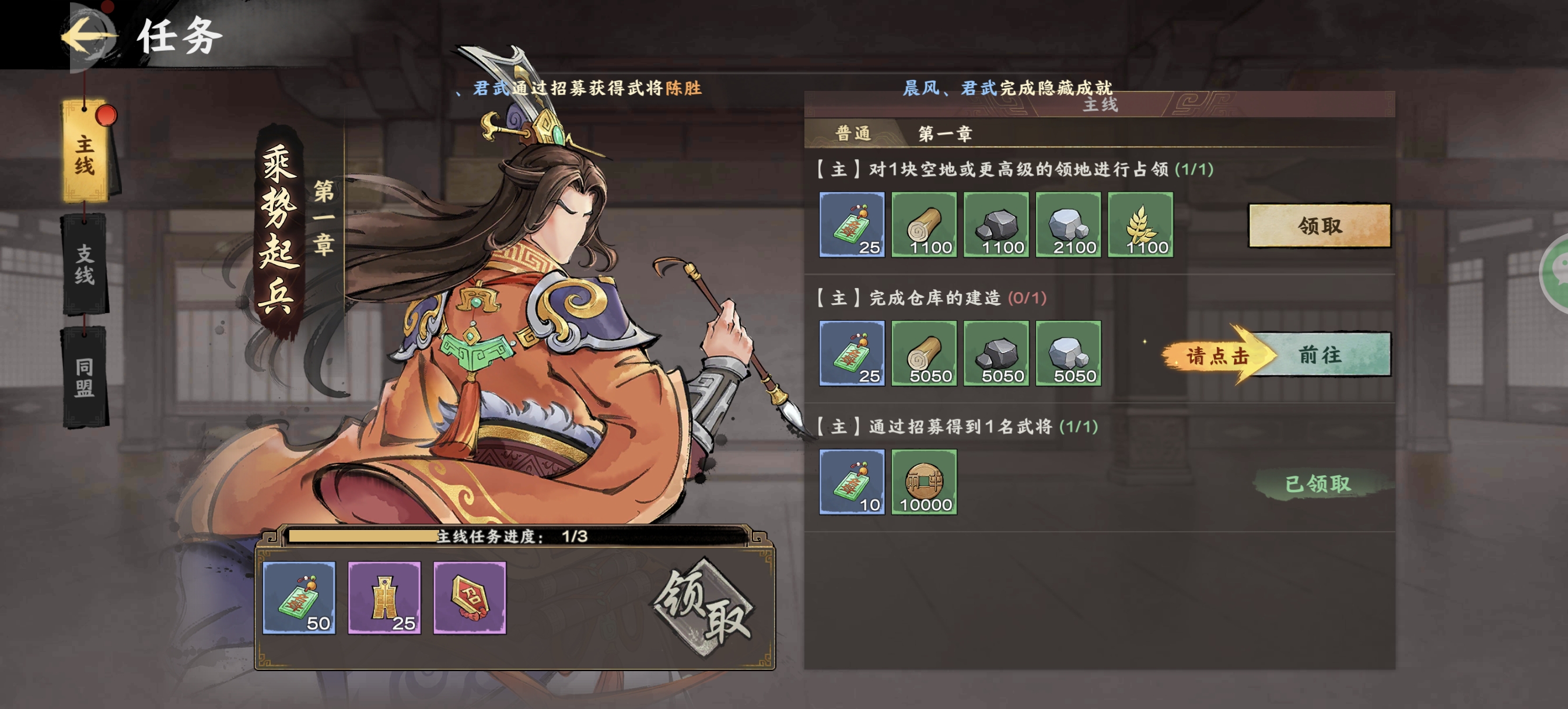Select the 主线 main quest tab
The image size is (1568, 709).
tap(85, 155)
